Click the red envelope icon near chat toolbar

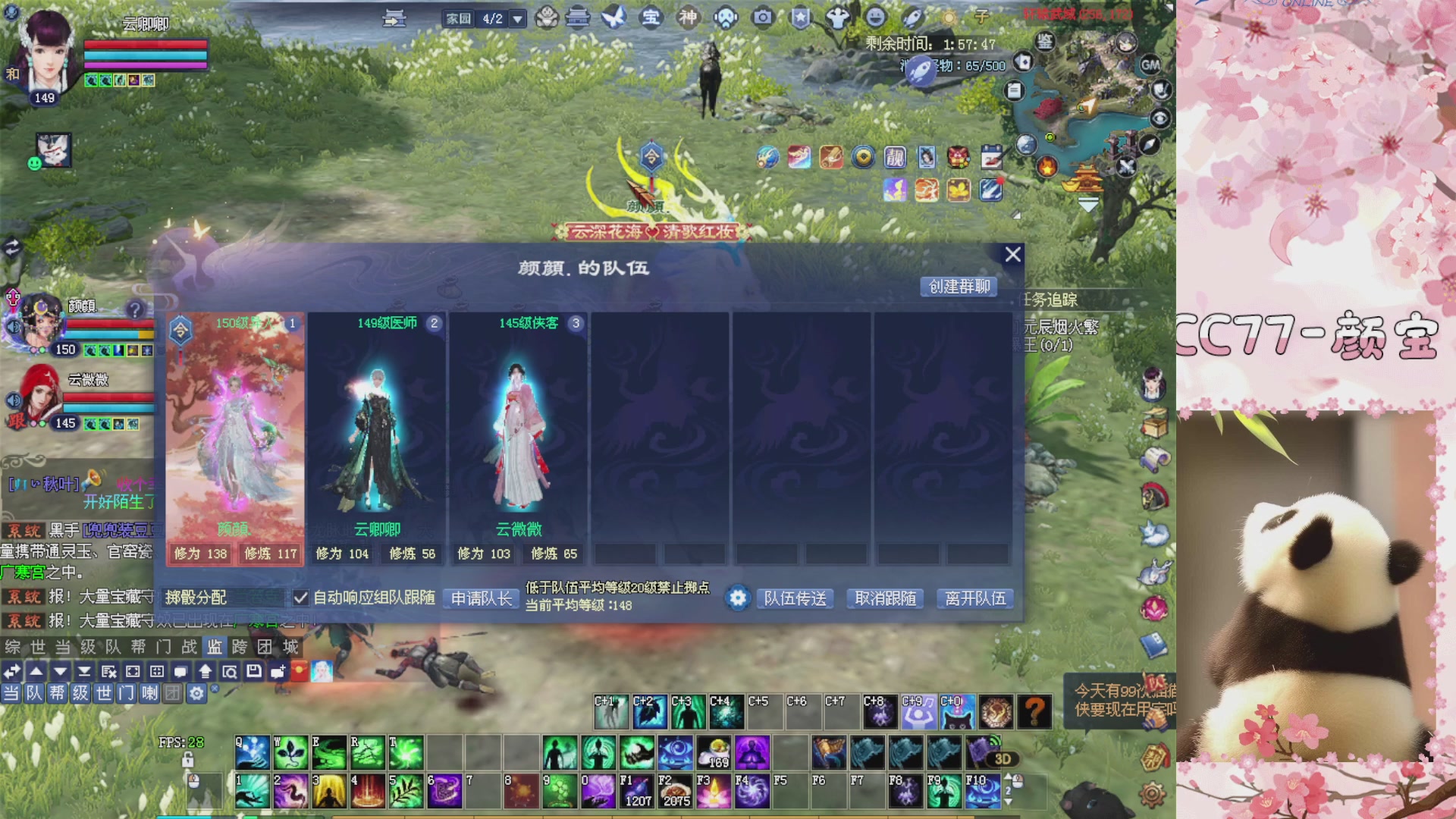click(x=300, y=672)
